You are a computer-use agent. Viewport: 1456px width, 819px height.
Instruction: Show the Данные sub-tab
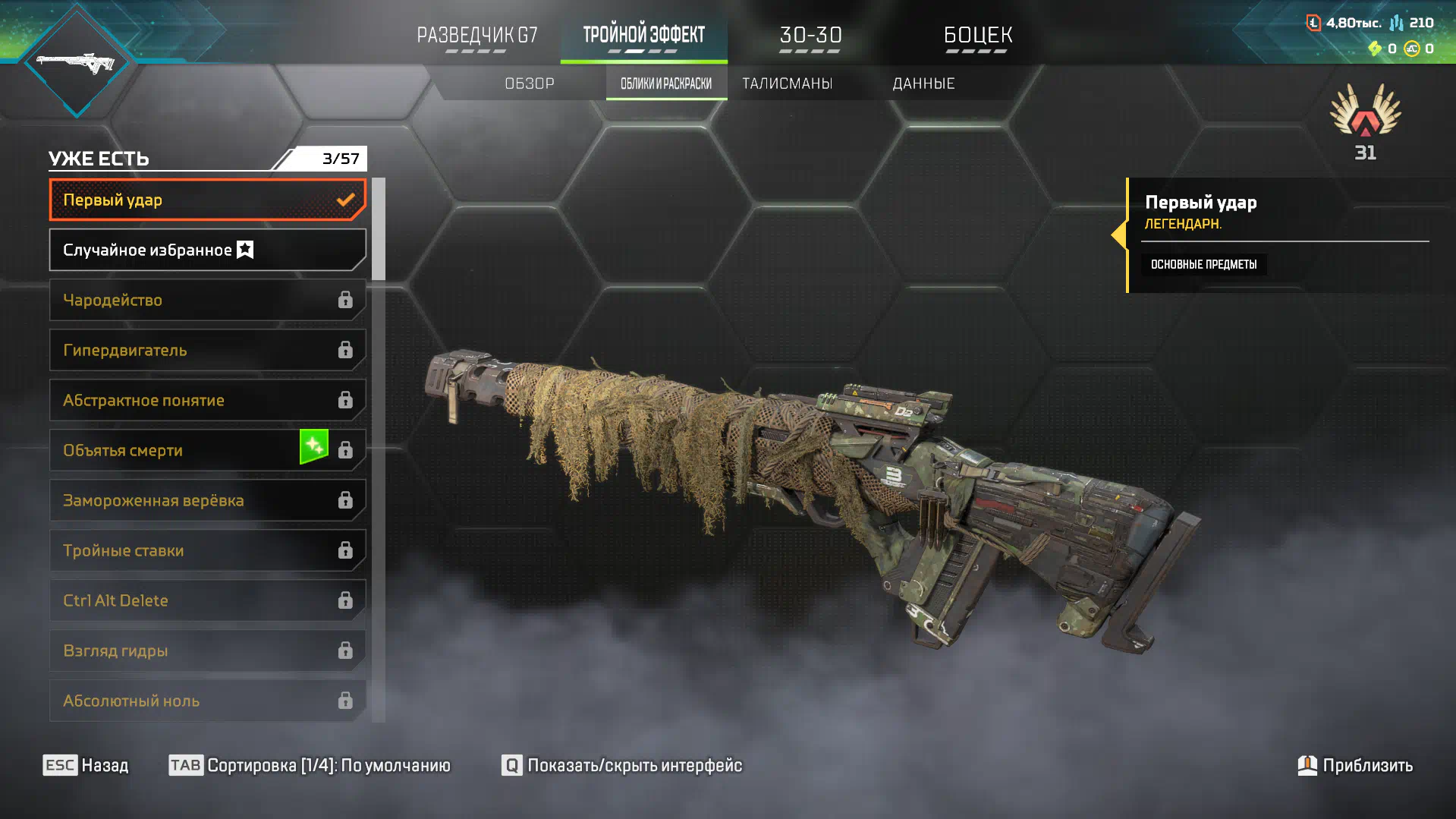click(923, 83)
